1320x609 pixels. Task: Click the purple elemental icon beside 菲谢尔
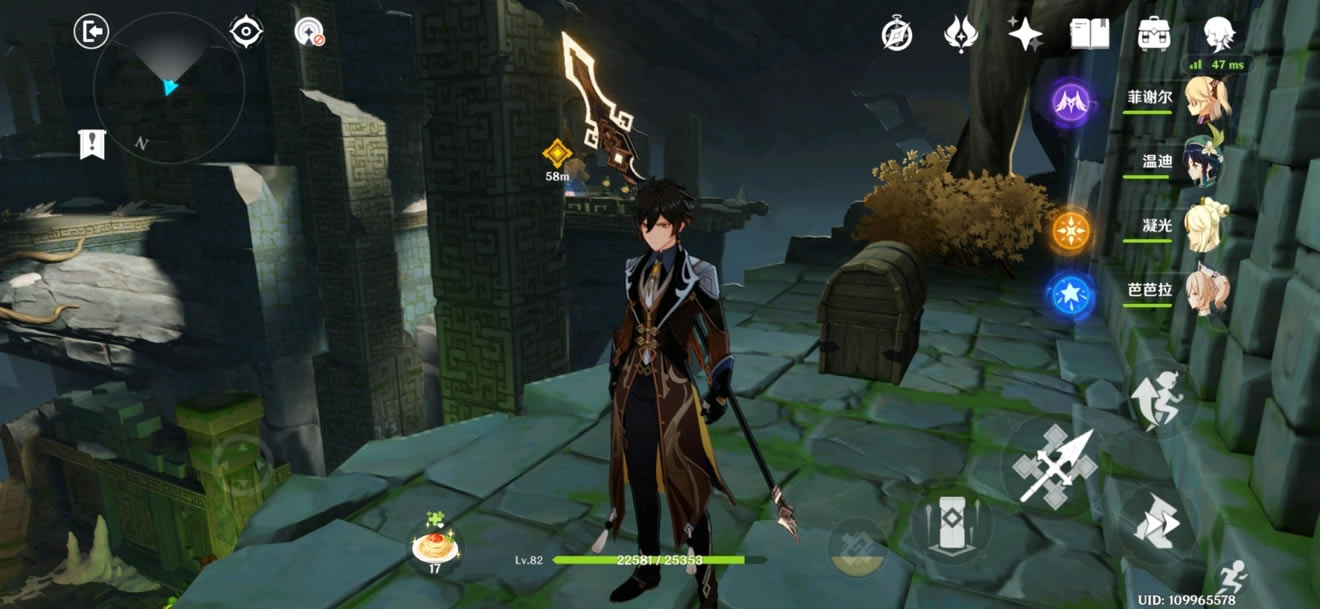1070,100
